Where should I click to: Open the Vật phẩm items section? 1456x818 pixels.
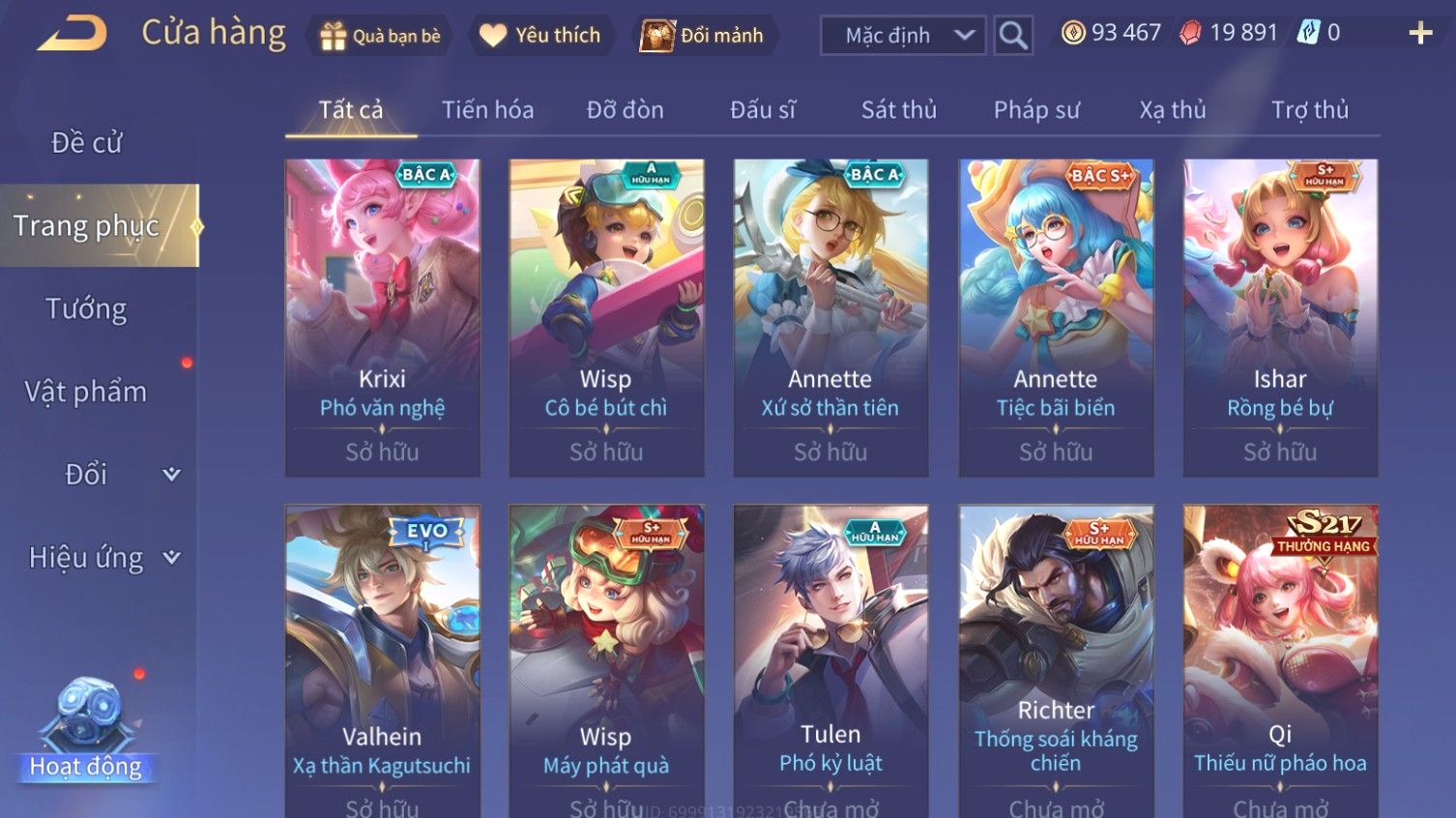tap(87, 392)
